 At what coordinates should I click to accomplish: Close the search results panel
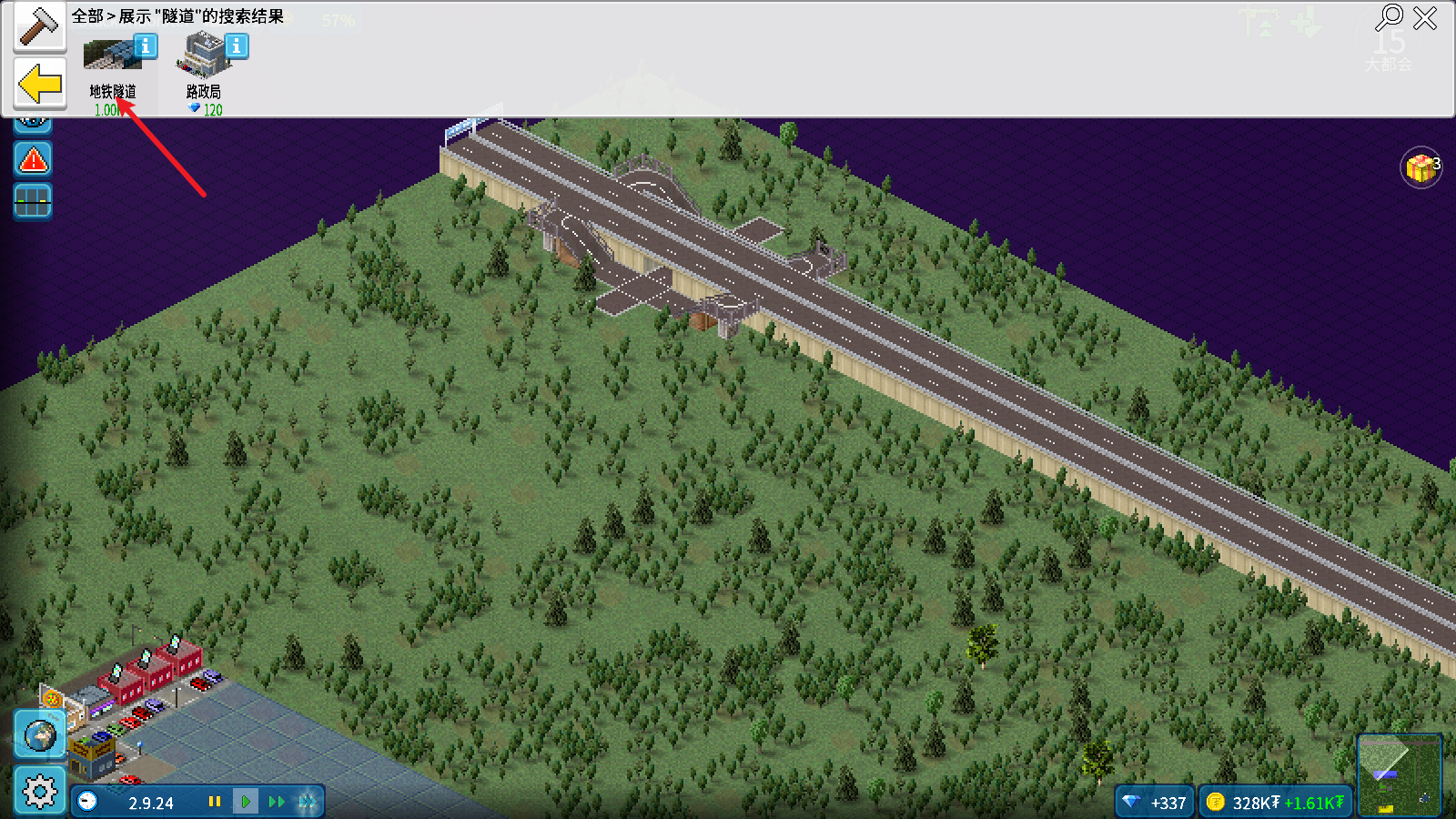click(x=1425, y=17)
